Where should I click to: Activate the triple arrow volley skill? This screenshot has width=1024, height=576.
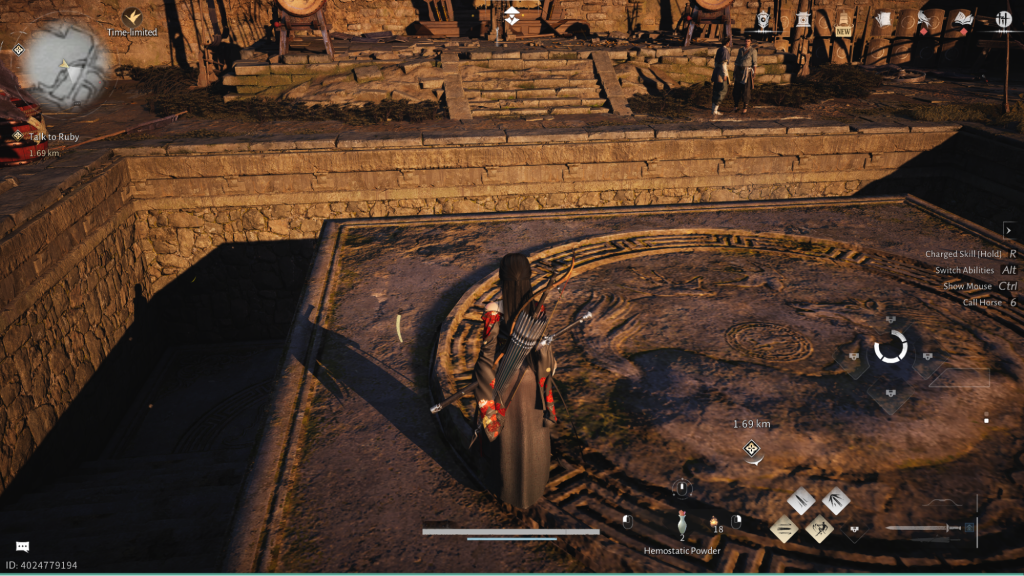(802, 501)
